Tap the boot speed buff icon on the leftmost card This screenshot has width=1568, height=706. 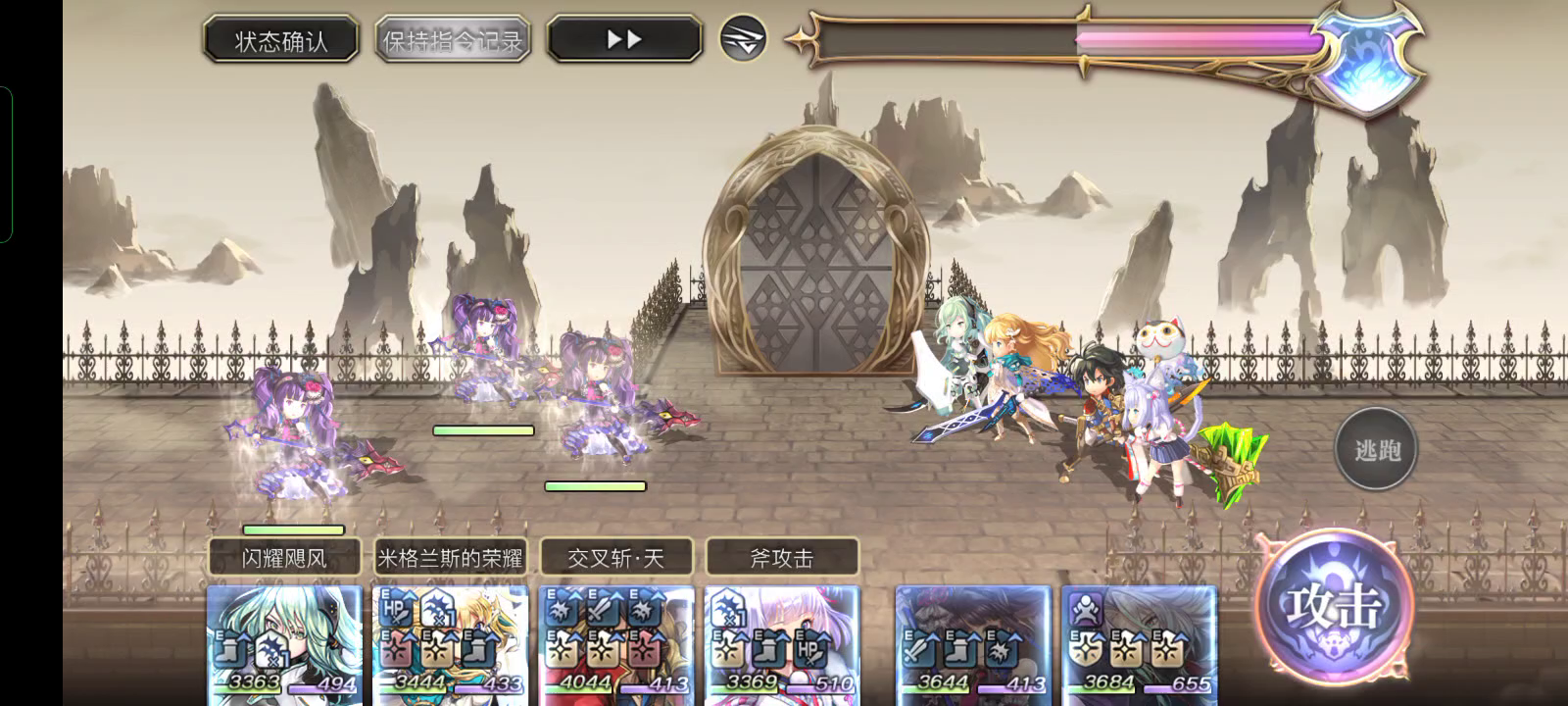coord(231,647)
